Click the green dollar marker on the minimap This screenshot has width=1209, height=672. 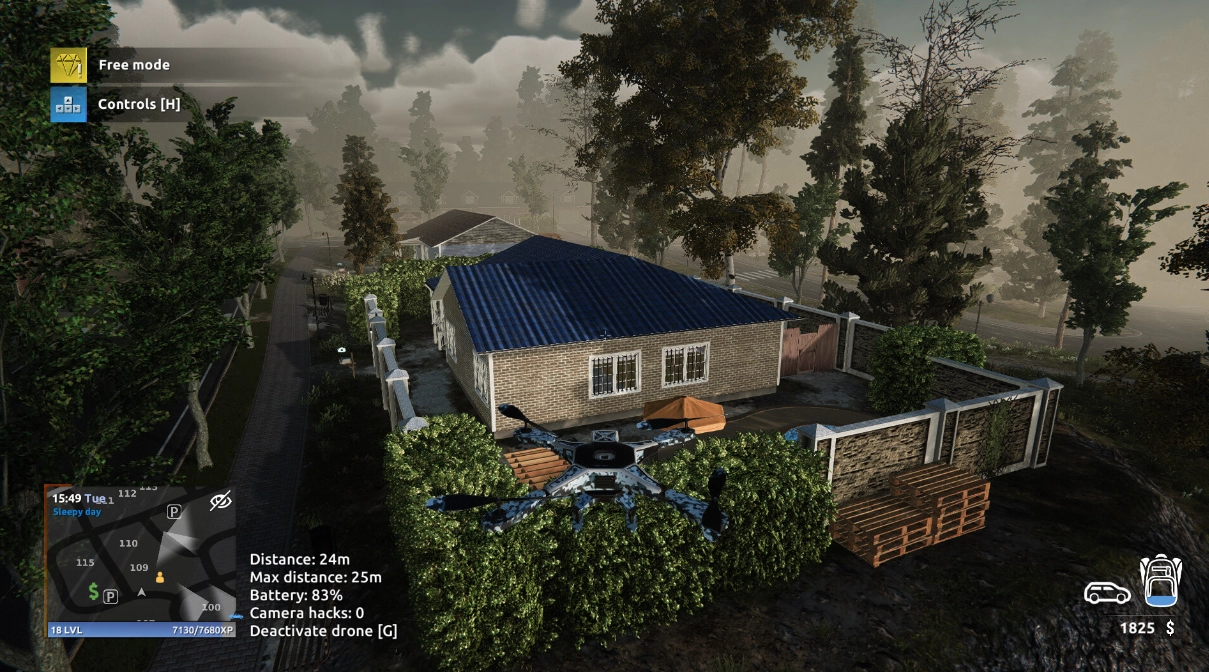coord(94,591)
